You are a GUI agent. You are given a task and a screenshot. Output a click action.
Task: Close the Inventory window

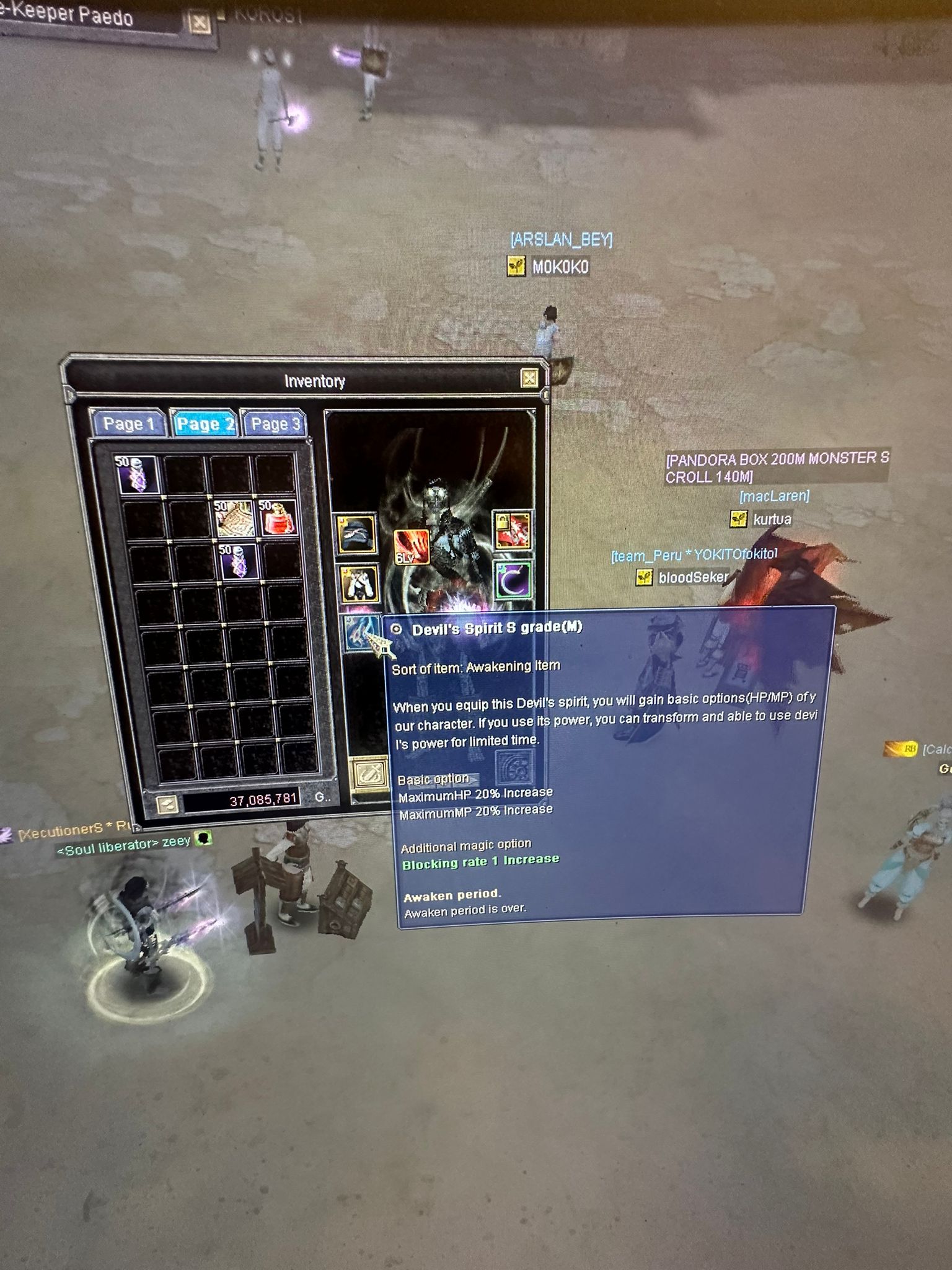pos(529,378)
